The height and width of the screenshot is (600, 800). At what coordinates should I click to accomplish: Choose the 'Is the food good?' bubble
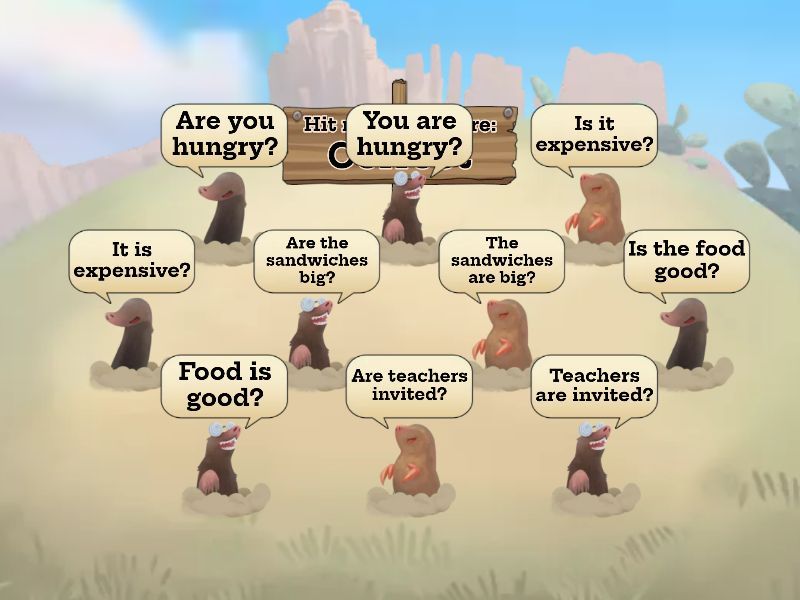coord(686,260)
